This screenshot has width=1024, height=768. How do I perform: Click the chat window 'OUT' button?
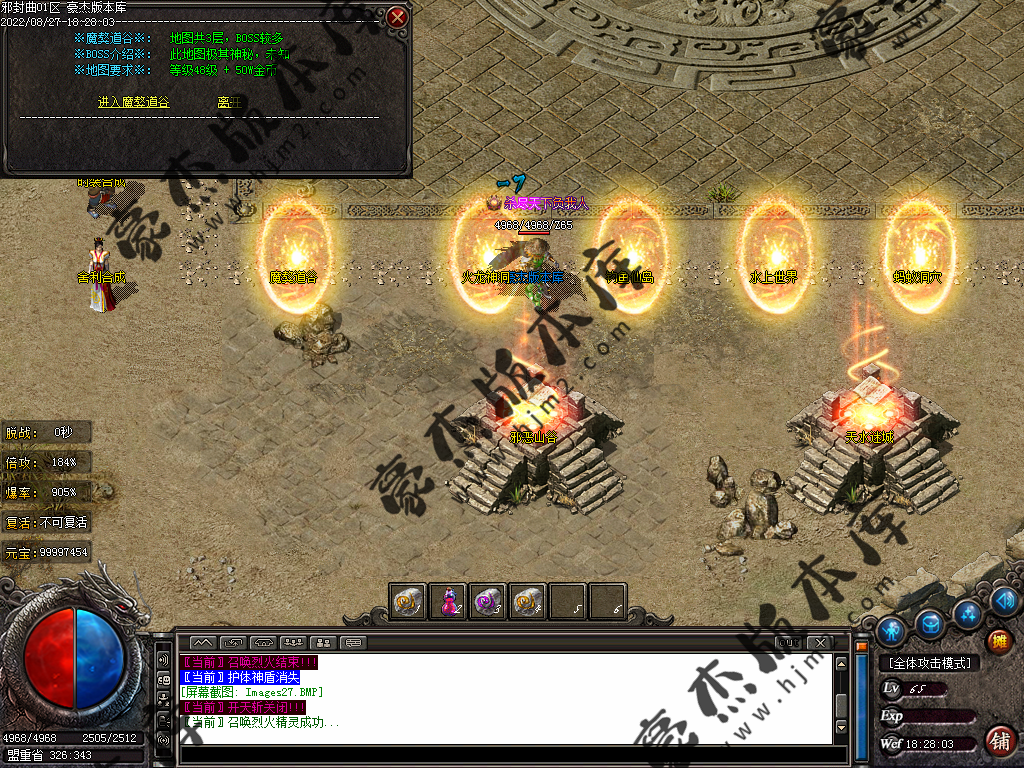tap(789, 641)
